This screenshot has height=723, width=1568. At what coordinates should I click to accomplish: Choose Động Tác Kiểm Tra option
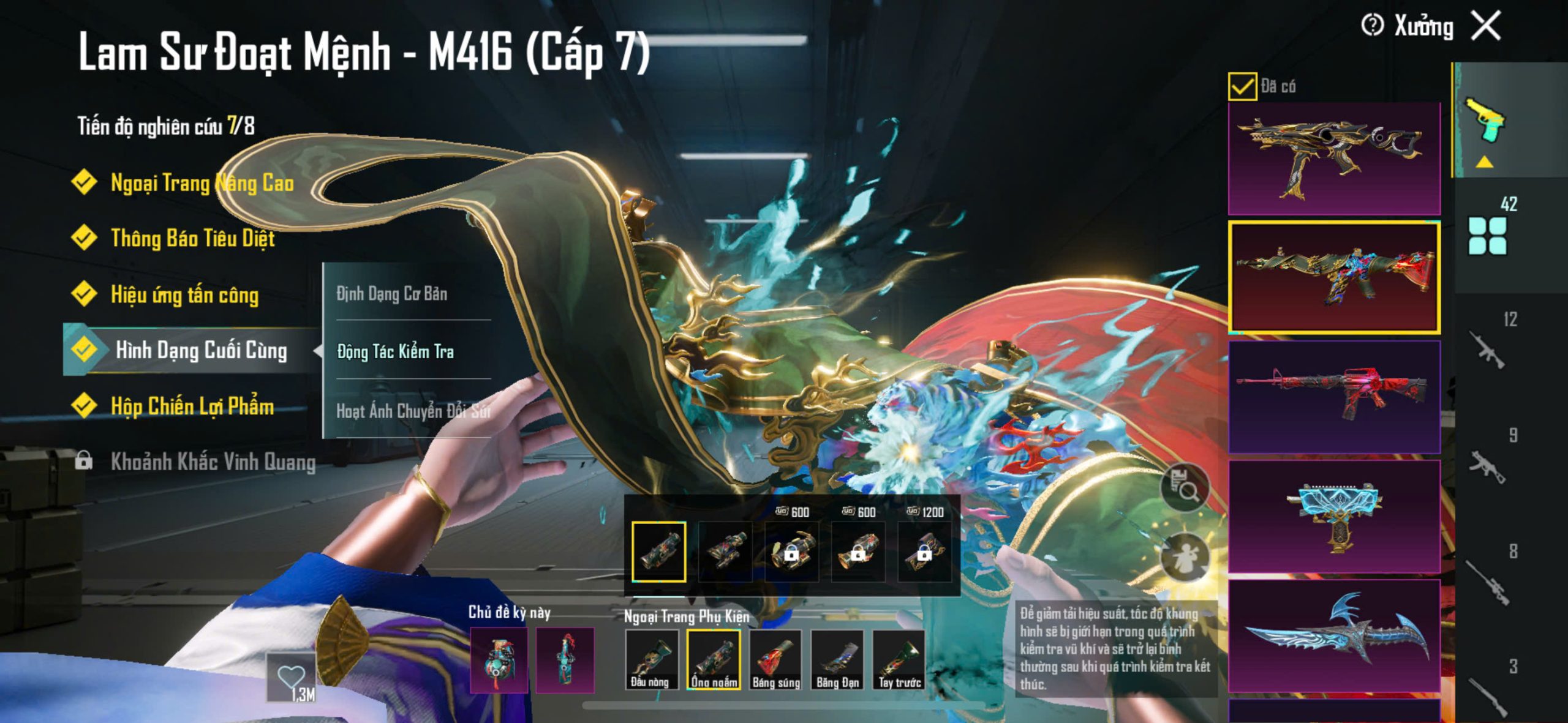coord(396,351)
